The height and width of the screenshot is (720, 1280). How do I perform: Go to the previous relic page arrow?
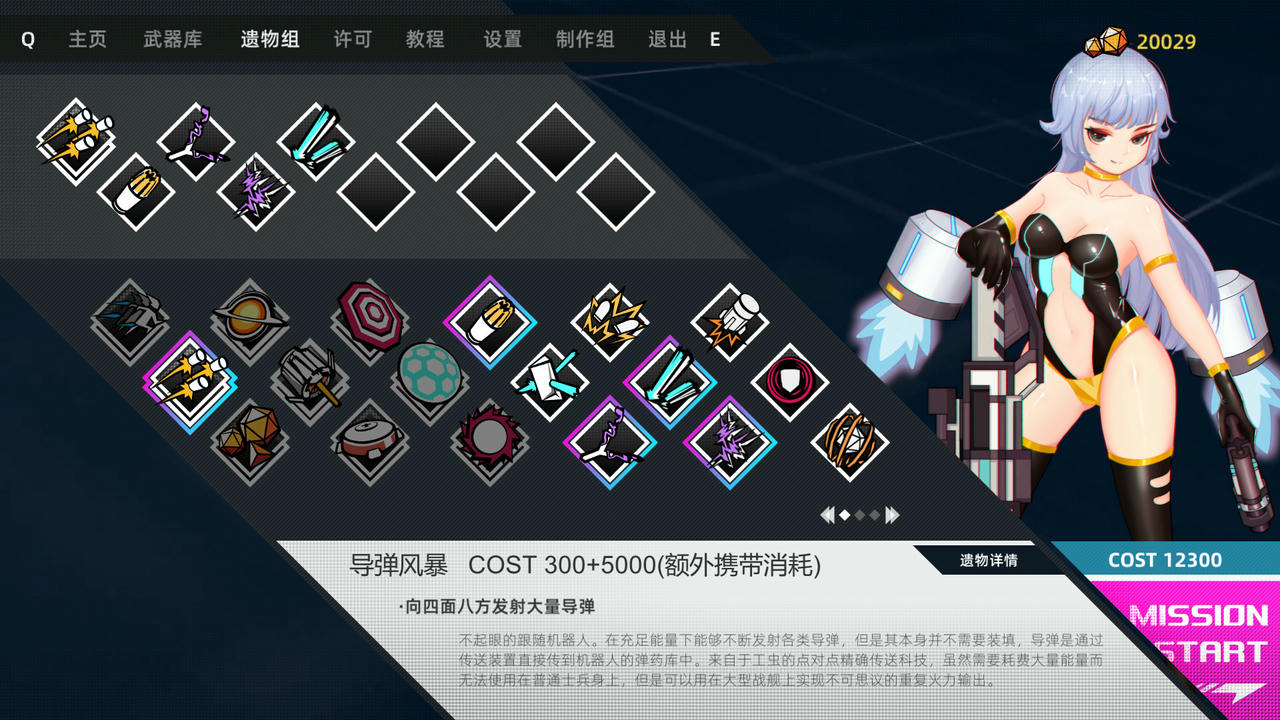[x=827, y=515]
